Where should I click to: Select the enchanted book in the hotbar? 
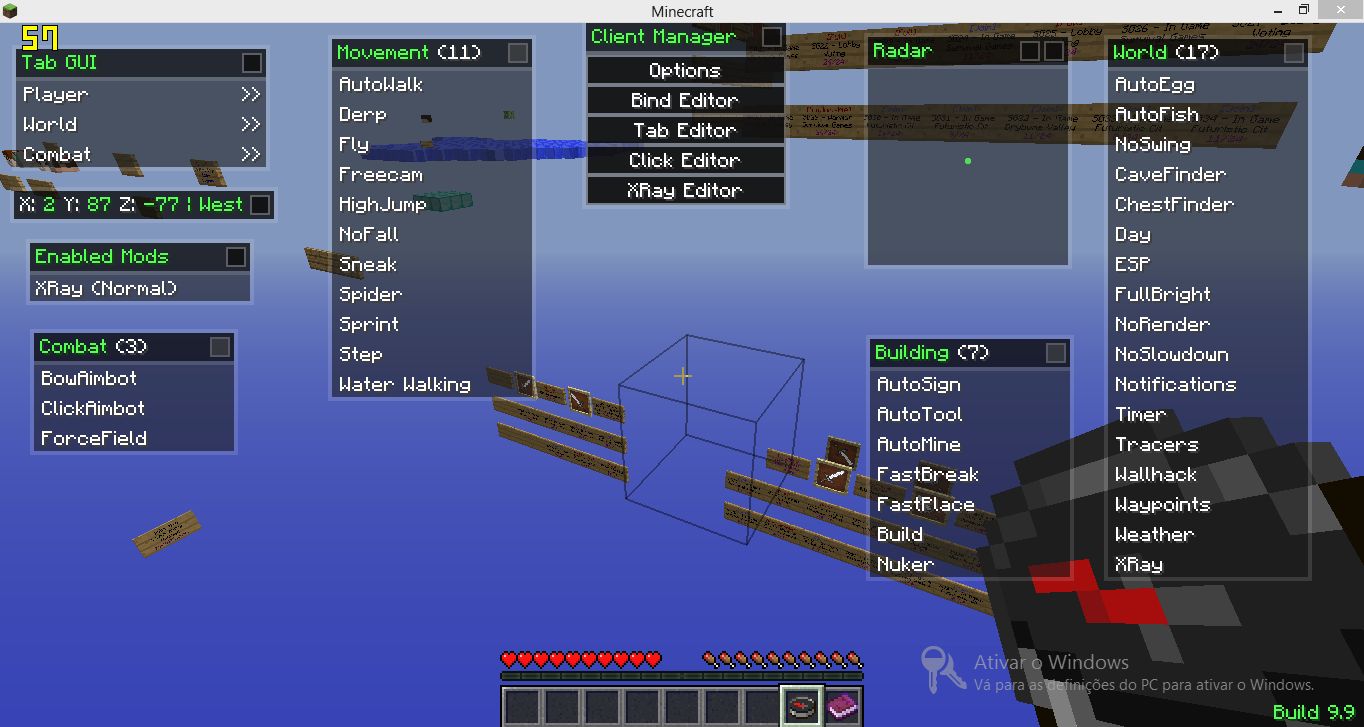point(843,707)
